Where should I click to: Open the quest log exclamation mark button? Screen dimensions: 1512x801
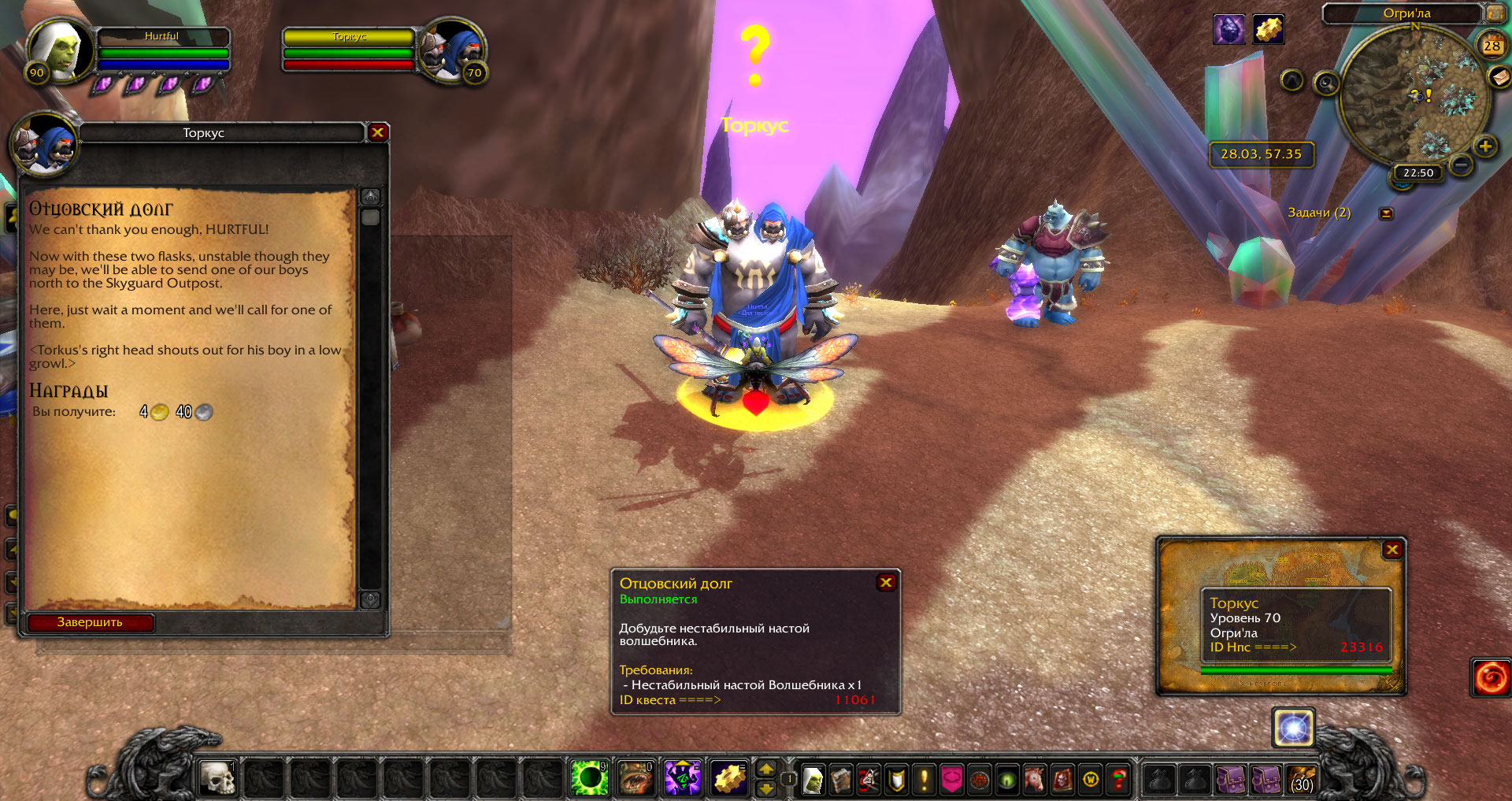click(924, 780)
